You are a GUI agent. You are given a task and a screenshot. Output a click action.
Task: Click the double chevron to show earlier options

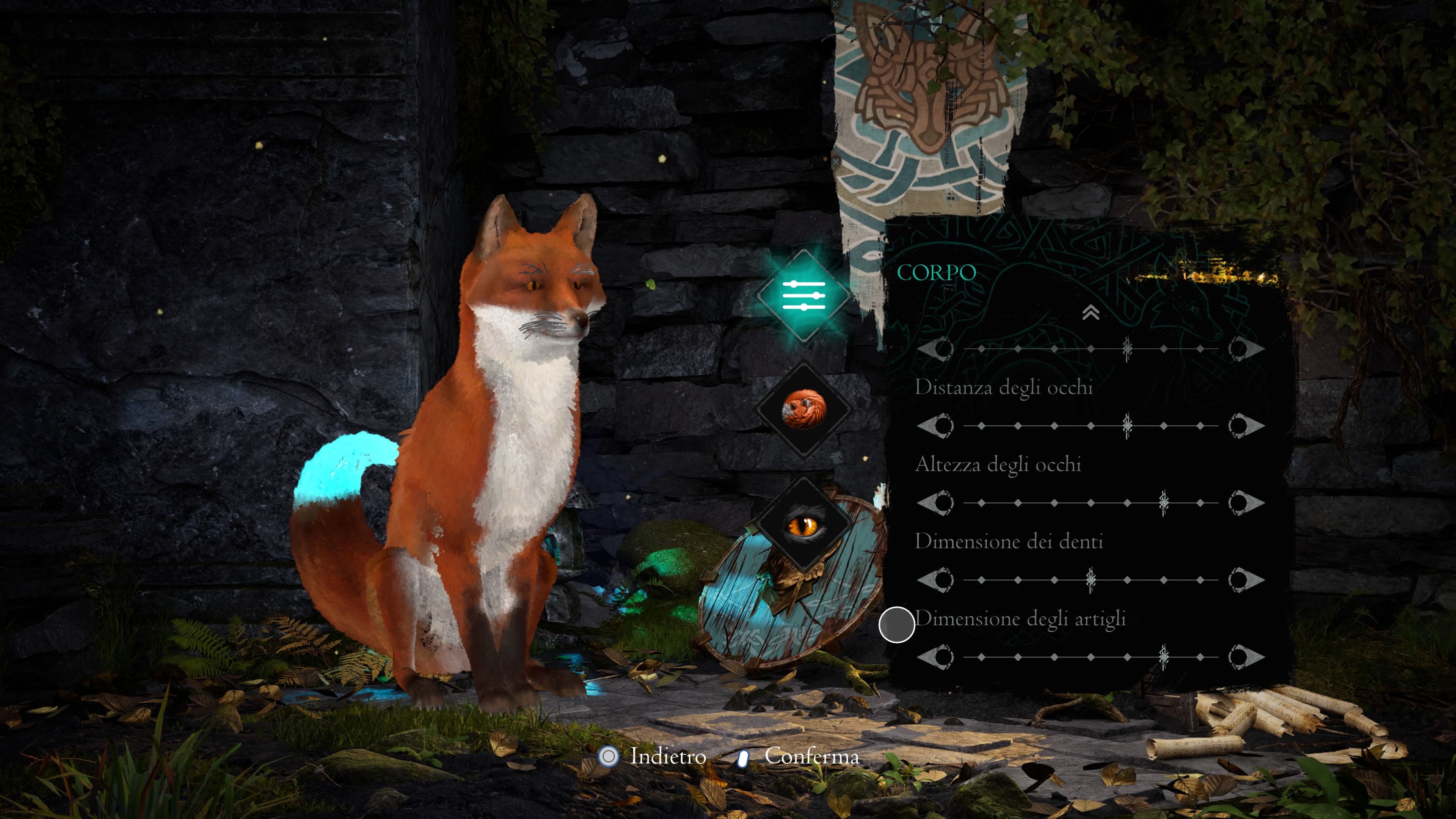pyautogui.click(x=1090, y=312)
